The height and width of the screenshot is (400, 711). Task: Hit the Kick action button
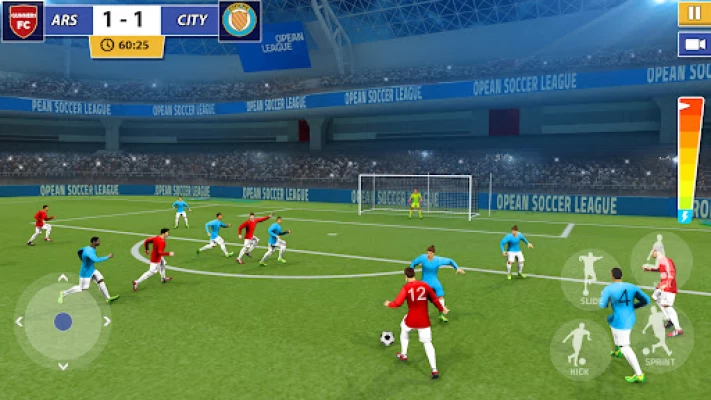577,345
